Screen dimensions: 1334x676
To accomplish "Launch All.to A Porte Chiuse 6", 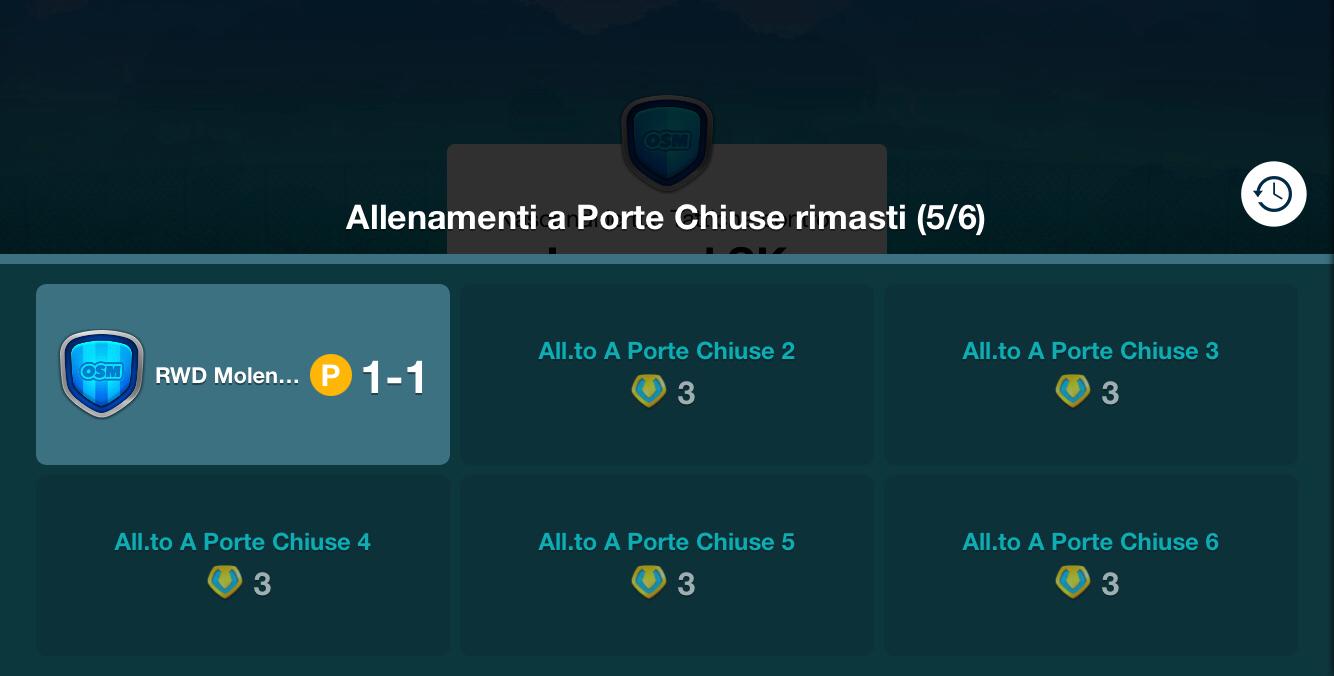I will (1090, 564).
